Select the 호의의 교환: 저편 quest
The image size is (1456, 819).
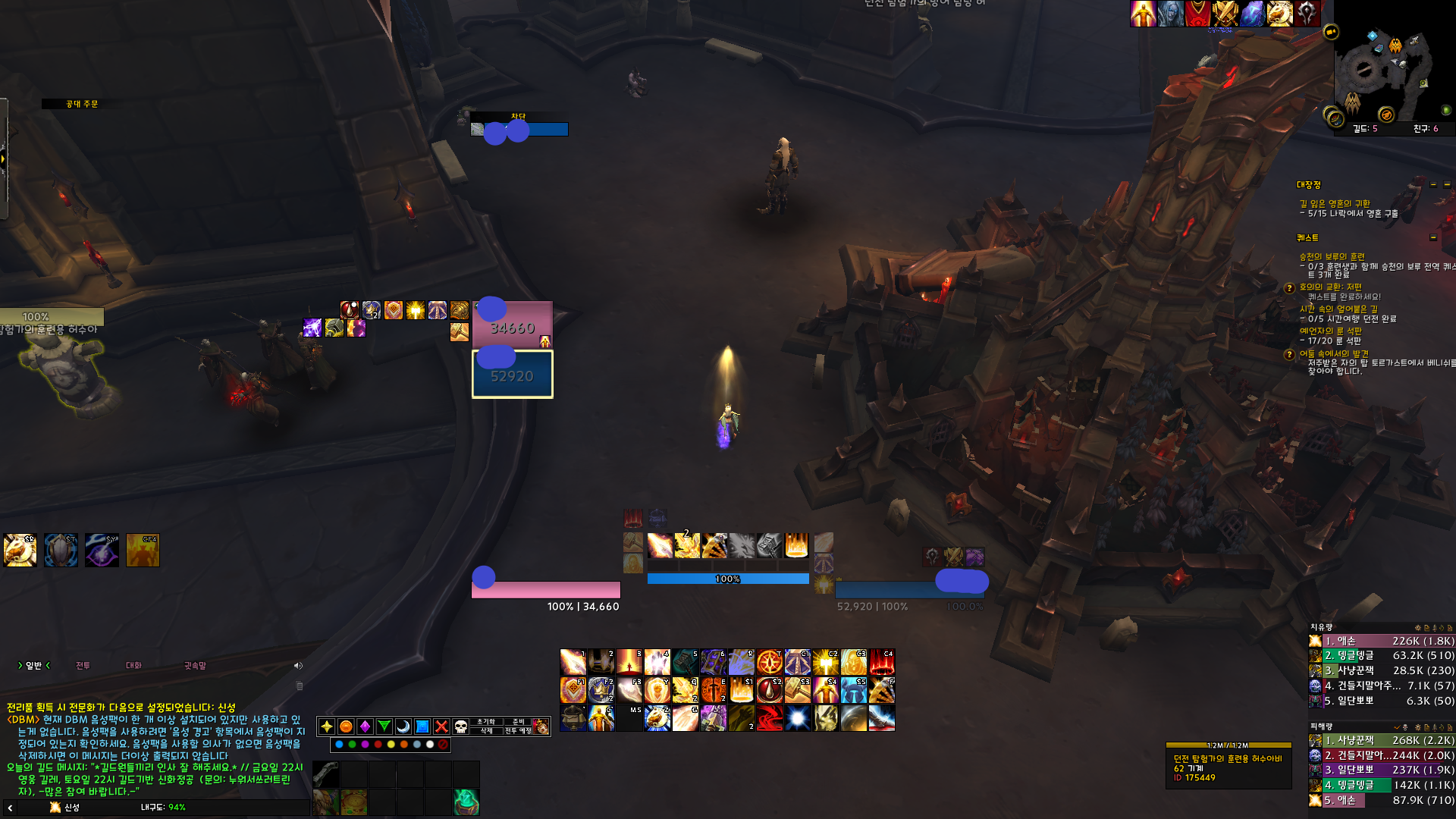1330,287
